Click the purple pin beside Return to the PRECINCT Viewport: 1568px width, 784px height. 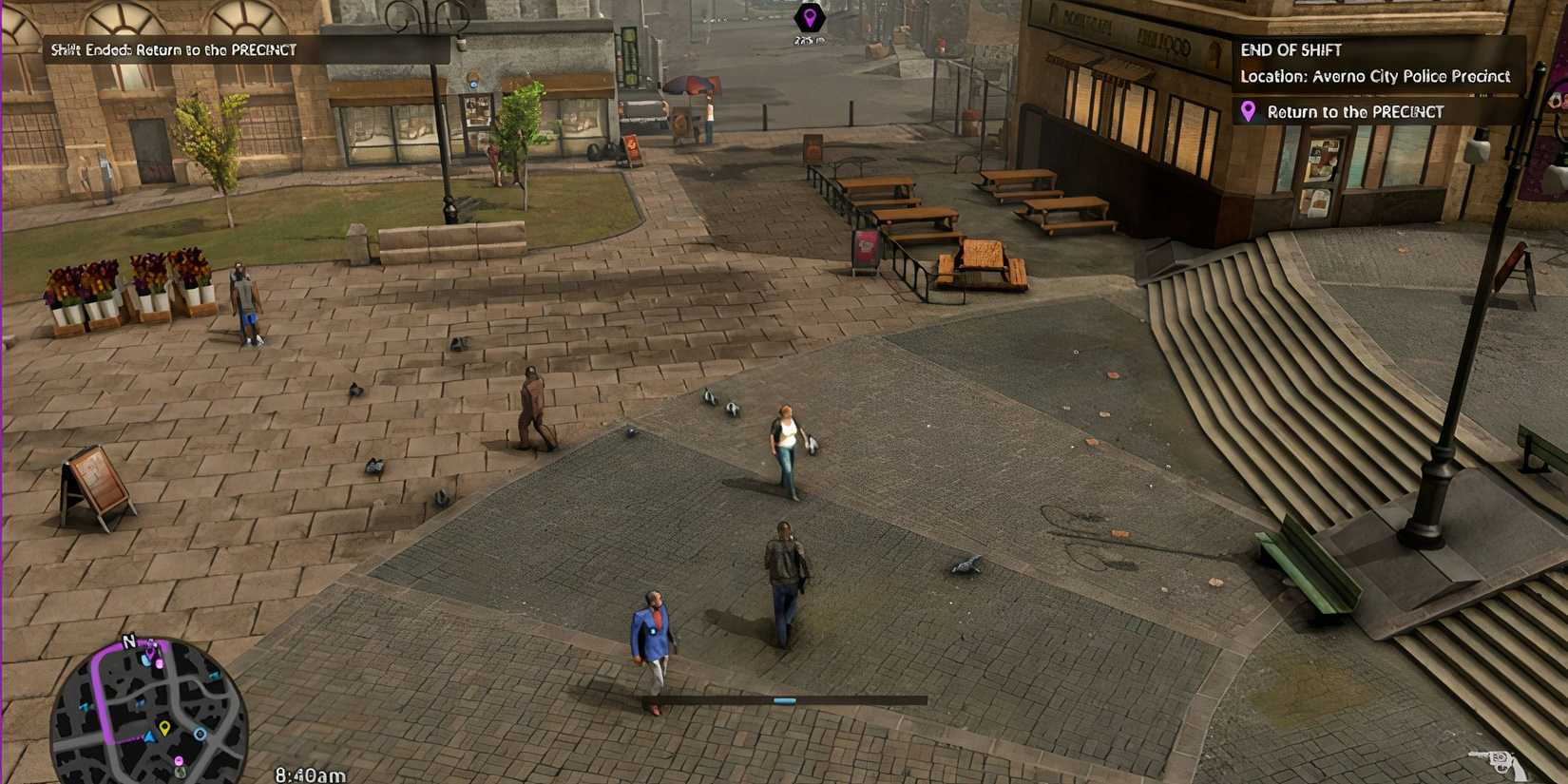pos(1250,112)
